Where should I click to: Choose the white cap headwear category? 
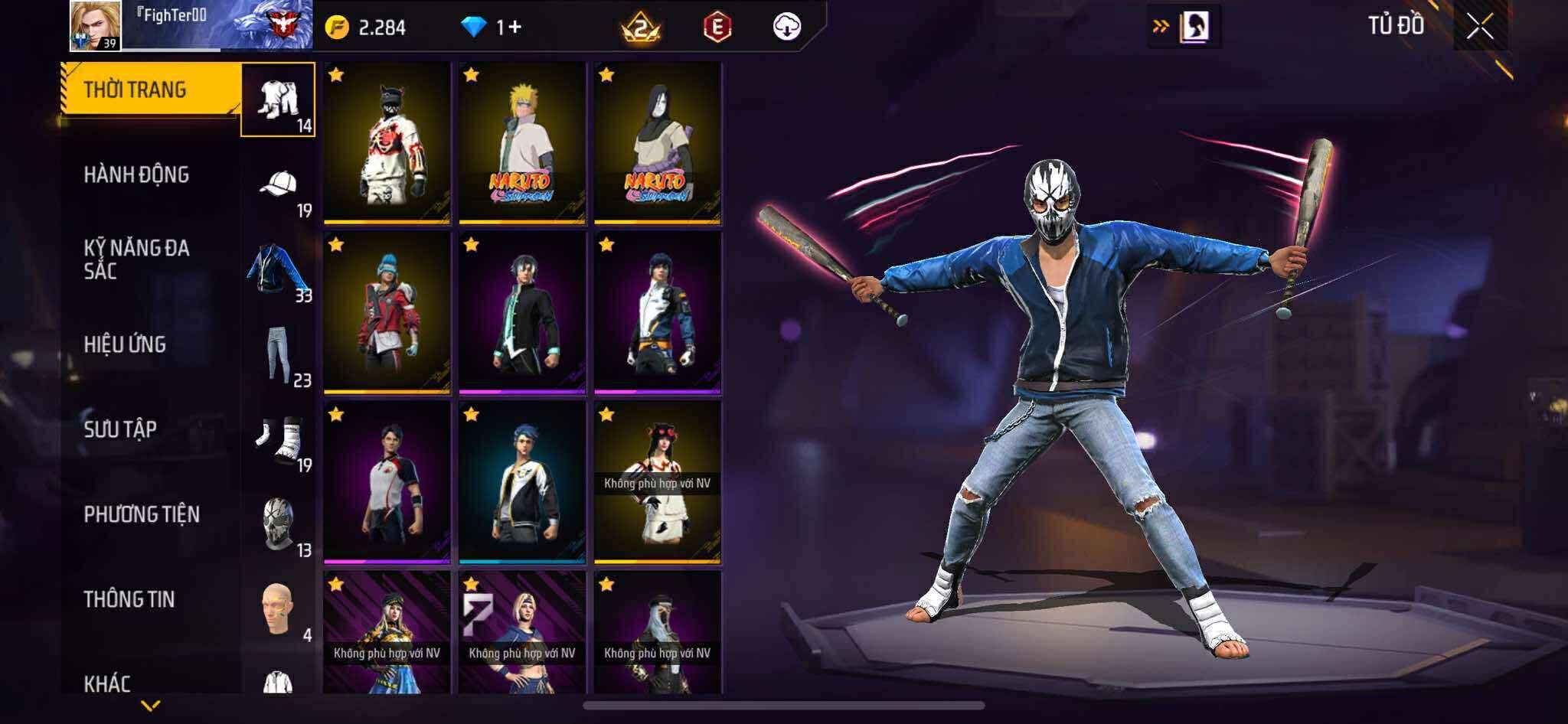click(279, 185)
